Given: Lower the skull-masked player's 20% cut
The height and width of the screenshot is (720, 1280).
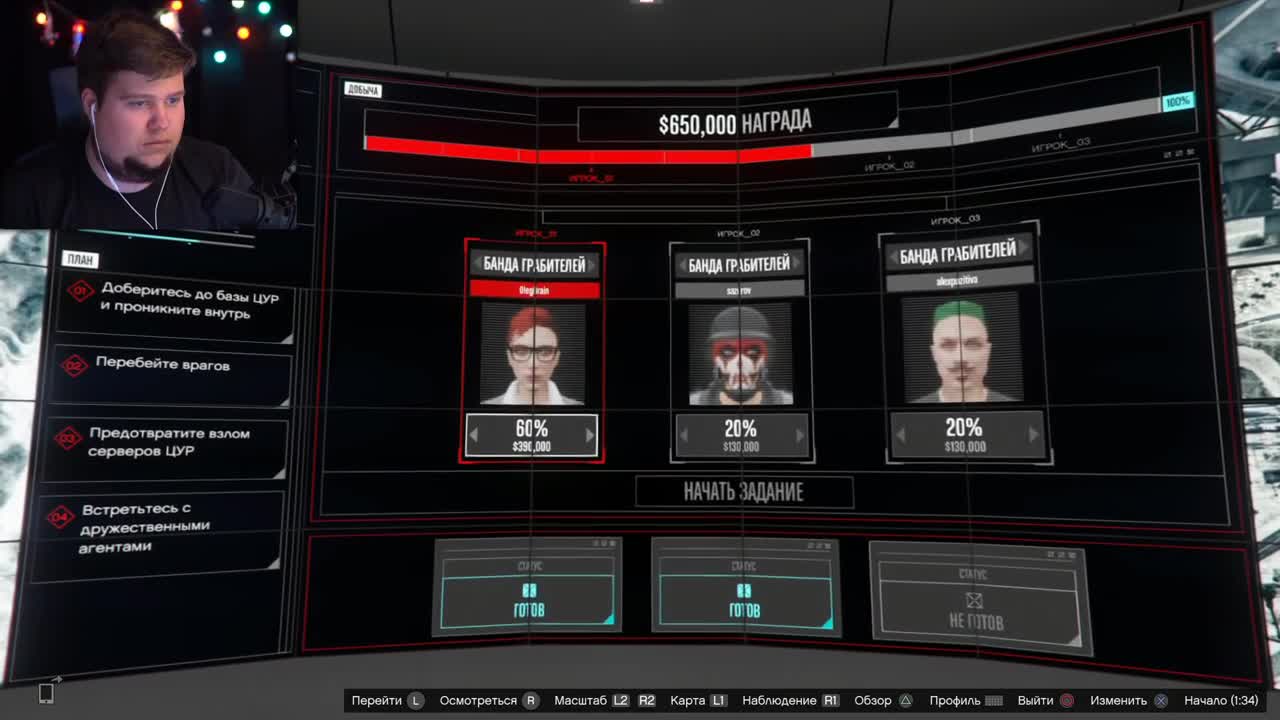Looking at the screenshot, I should (x=684, y=436).
